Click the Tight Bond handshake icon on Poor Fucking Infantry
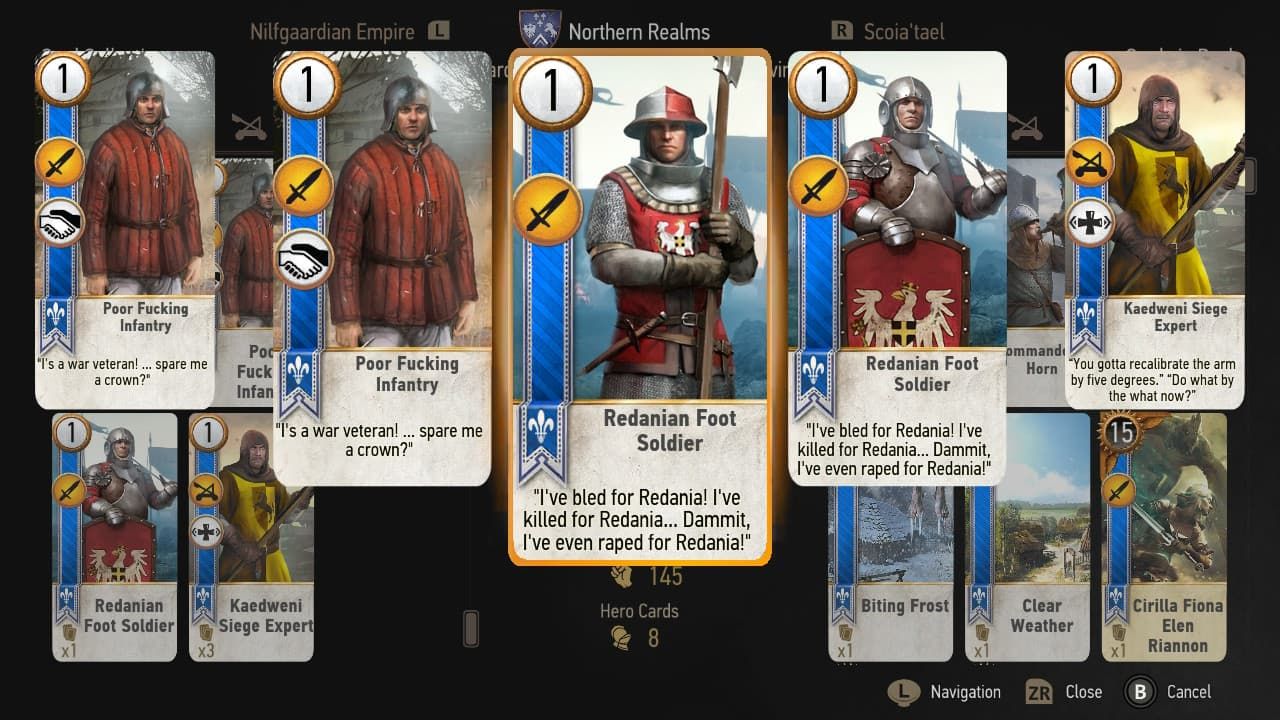This screenshot has height=720, width=1280. click(x=304, y=260)
